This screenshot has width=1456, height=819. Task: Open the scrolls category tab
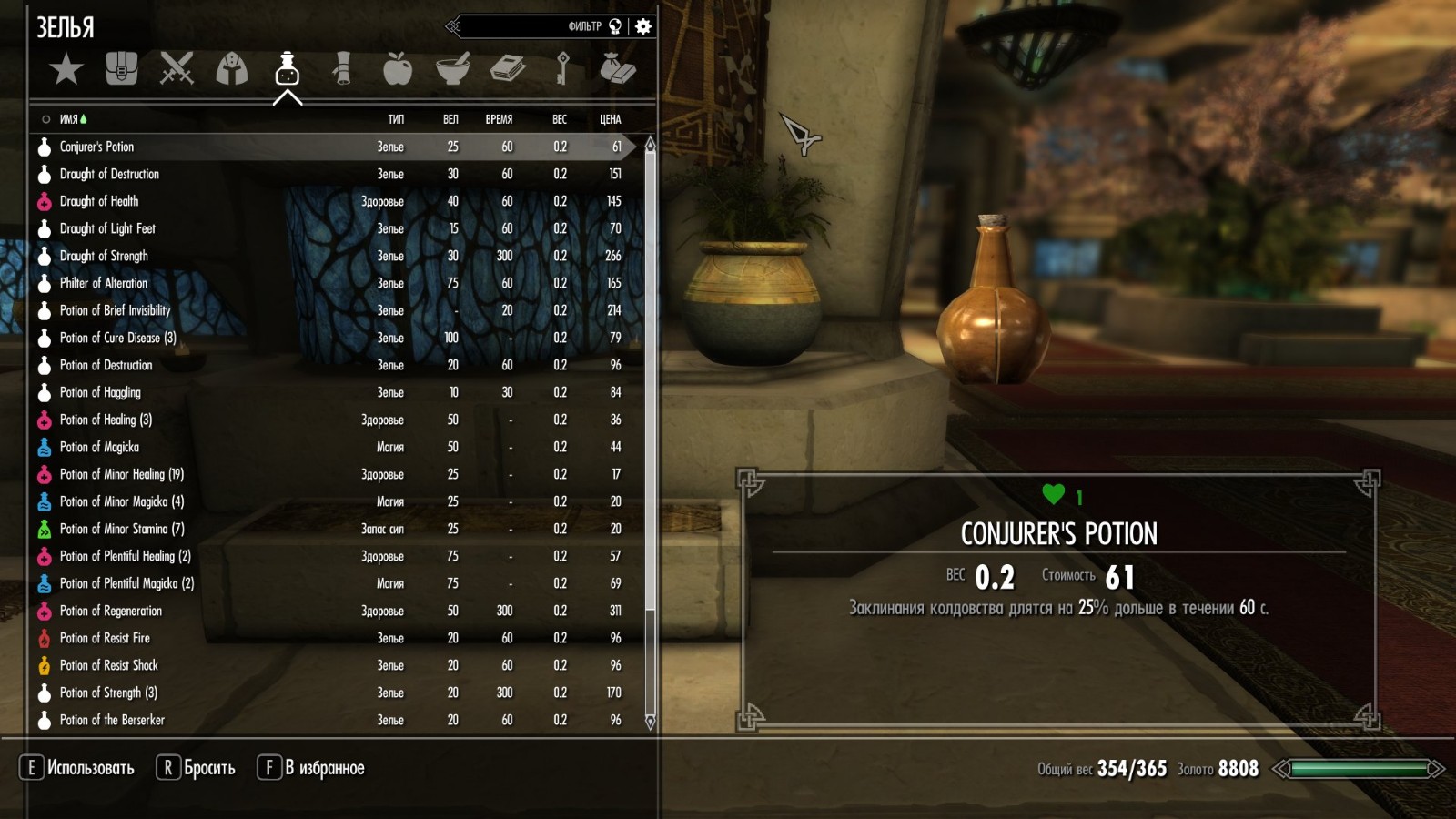pos(342,69)
